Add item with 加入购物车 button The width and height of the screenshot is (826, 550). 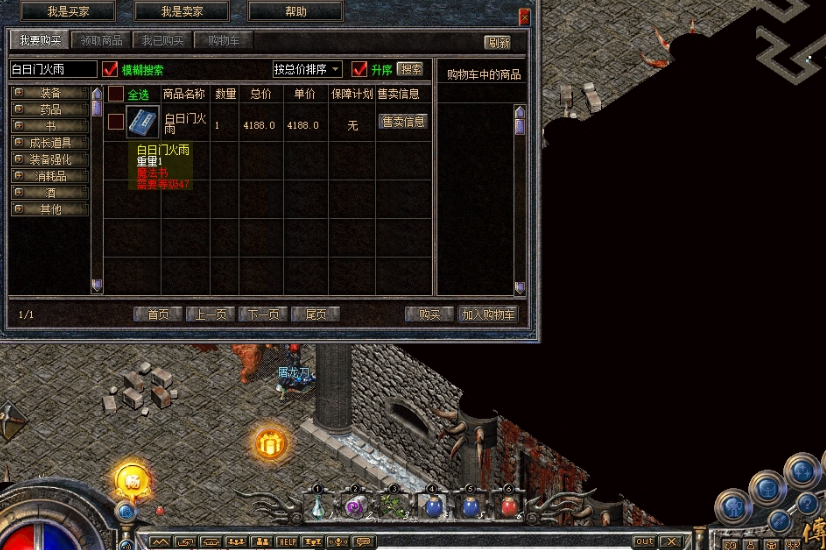click(489, 314)
